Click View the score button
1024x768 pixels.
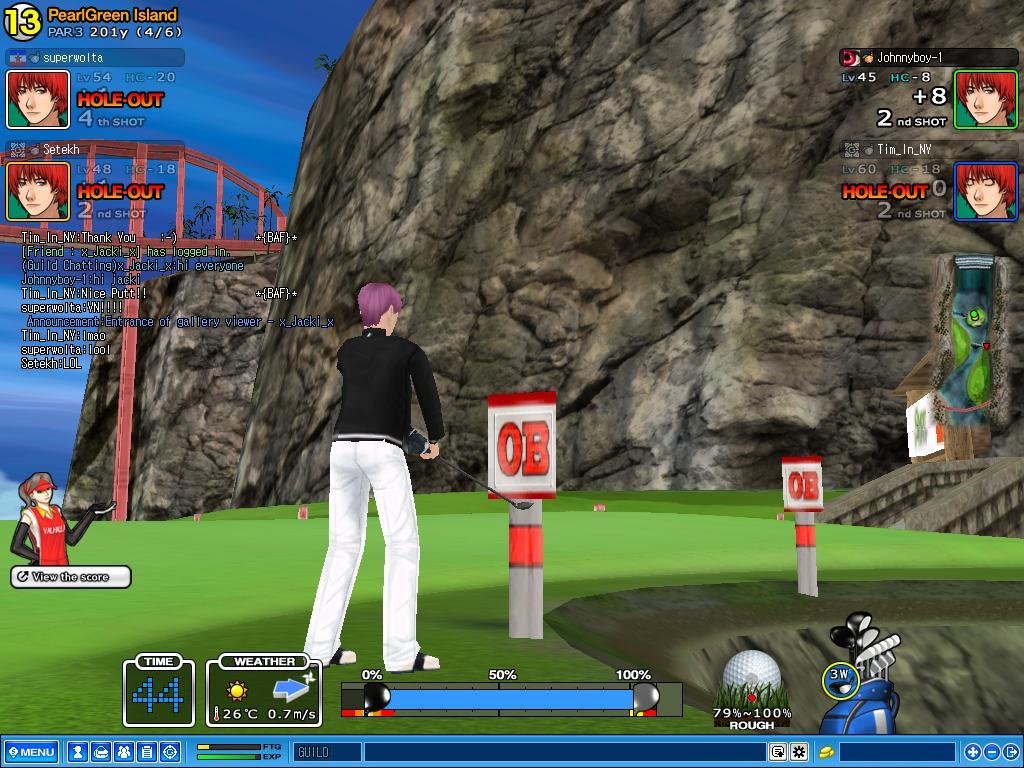point(71,577)
